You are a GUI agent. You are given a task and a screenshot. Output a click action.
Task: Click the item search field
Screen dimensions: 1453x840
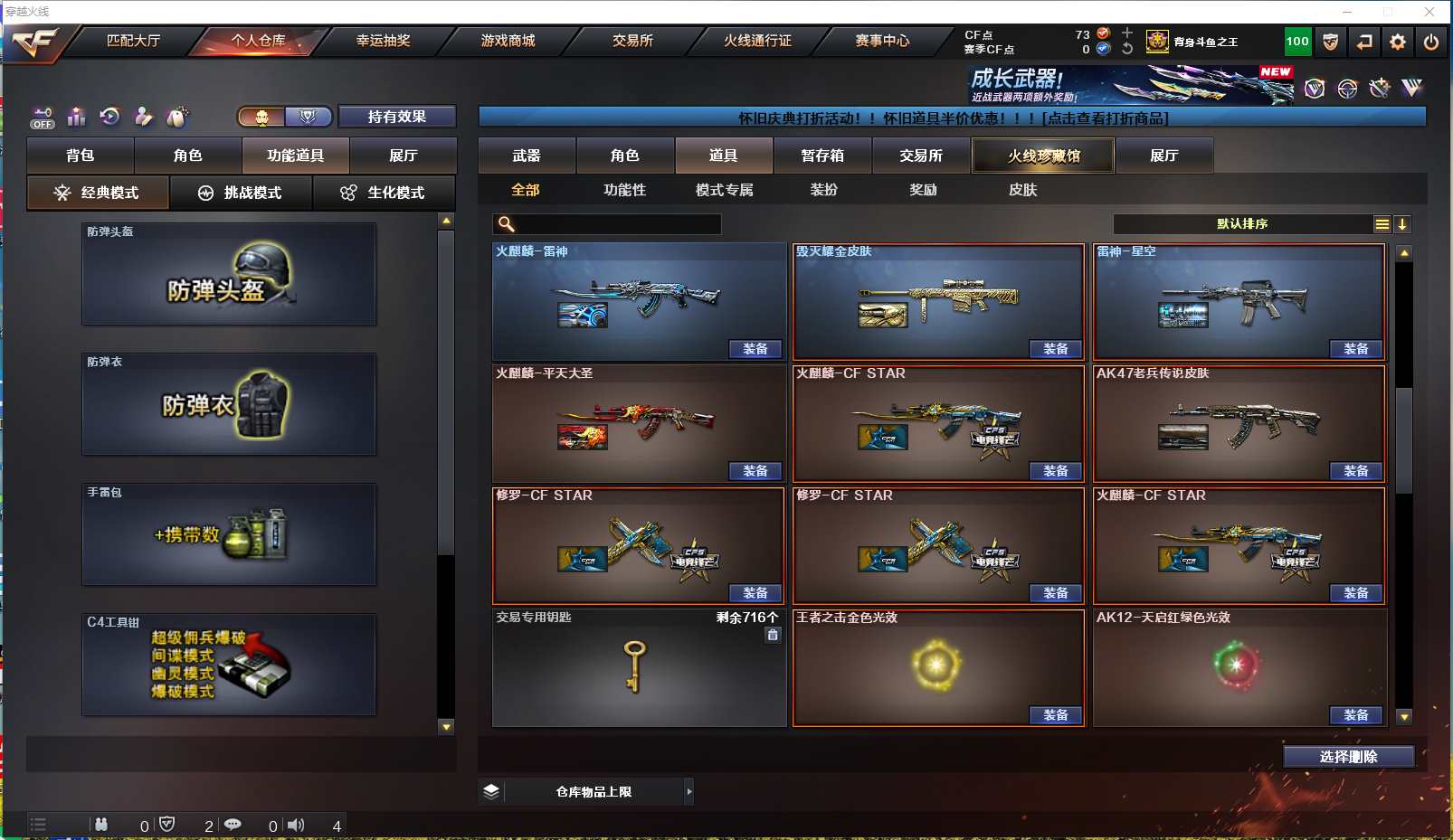615,224
